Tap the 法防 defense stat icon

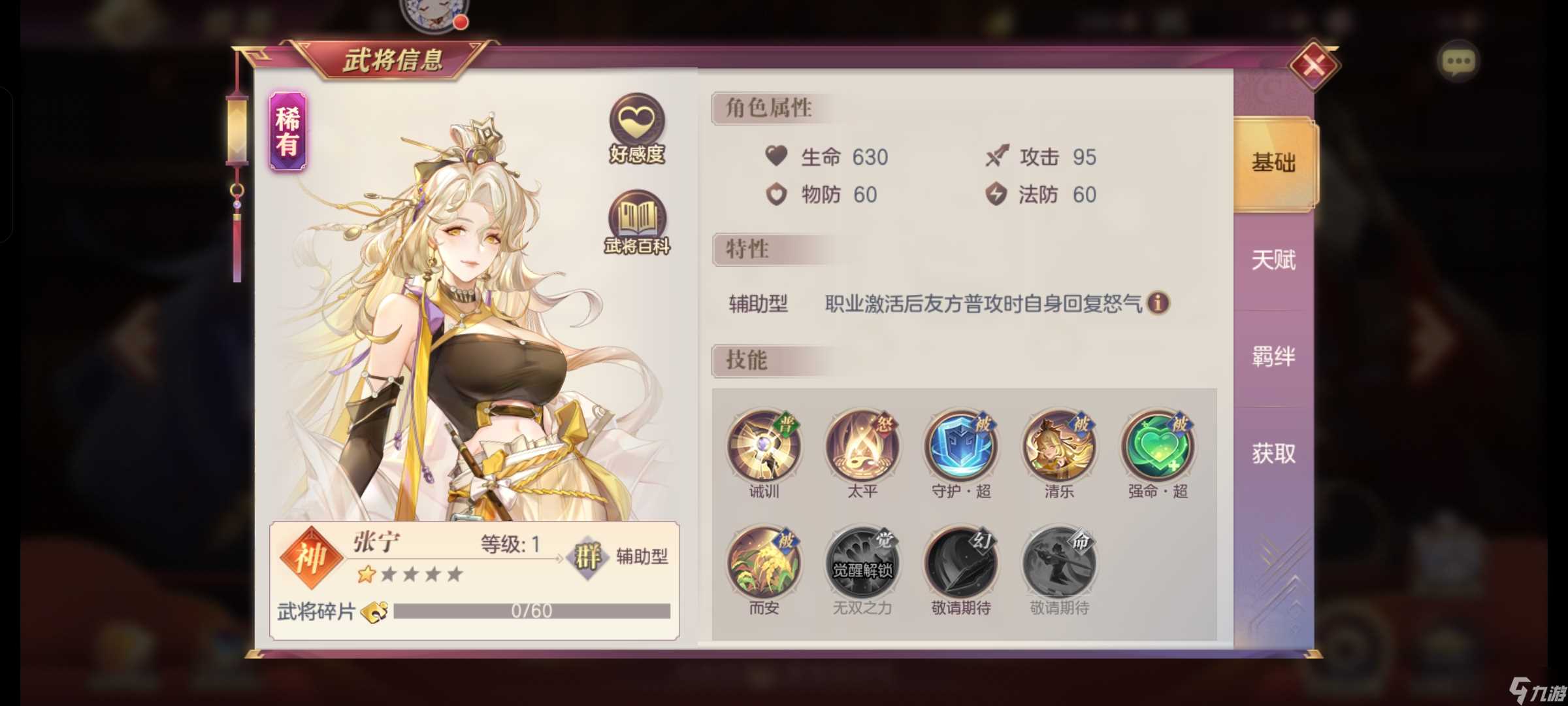pyautogui.click(x=996, y=195)
